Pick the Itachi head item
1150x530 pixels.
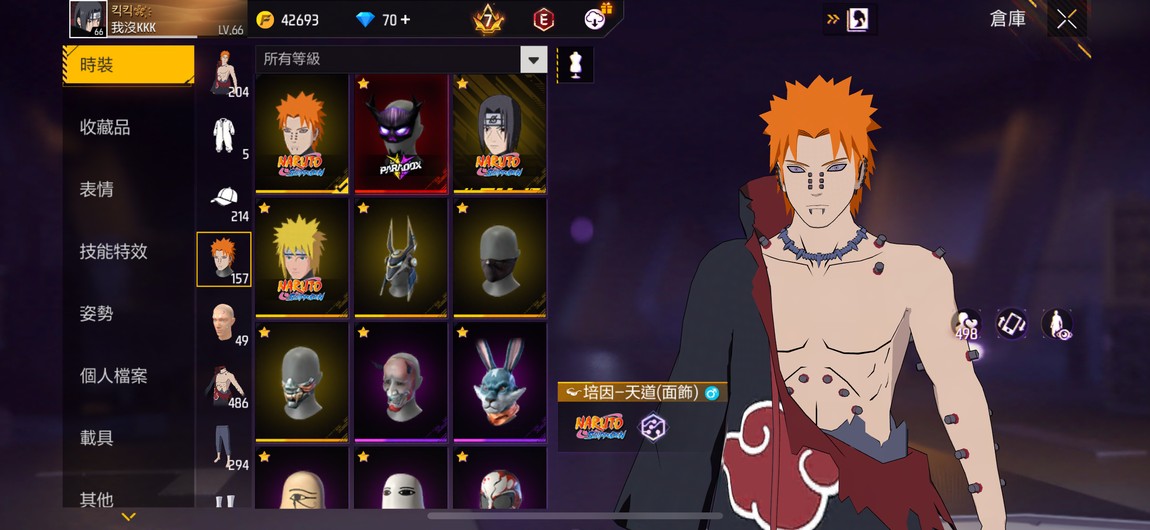[500, 132]
